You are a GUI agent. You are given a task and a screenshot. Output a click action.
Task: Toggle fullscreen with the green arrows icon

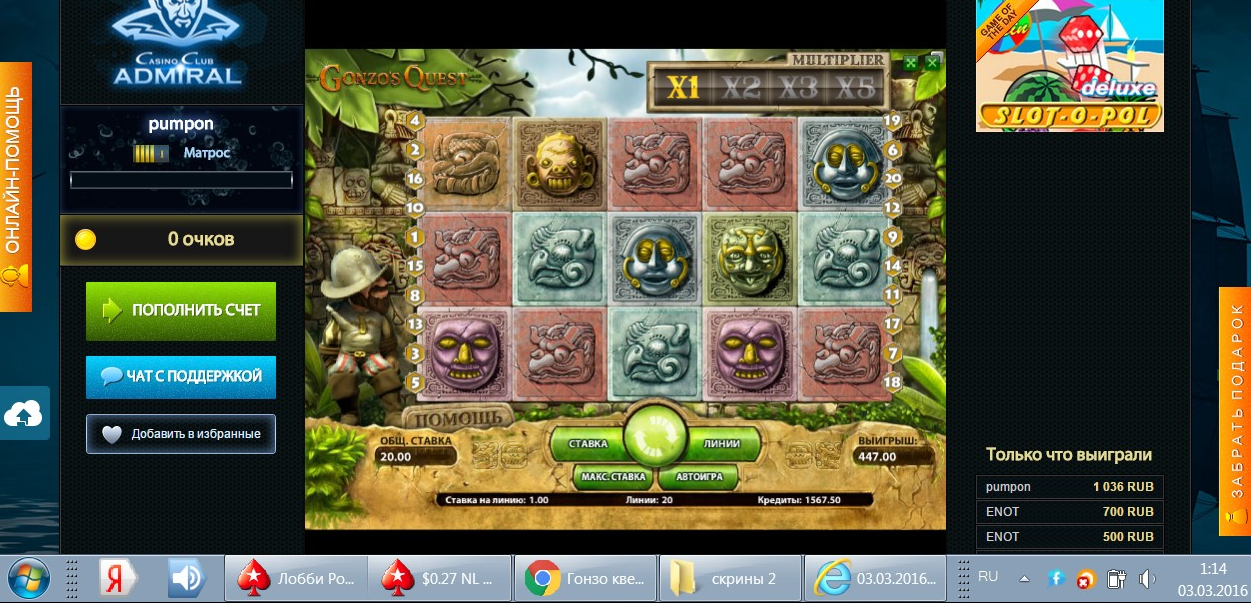tap(911, 63)
